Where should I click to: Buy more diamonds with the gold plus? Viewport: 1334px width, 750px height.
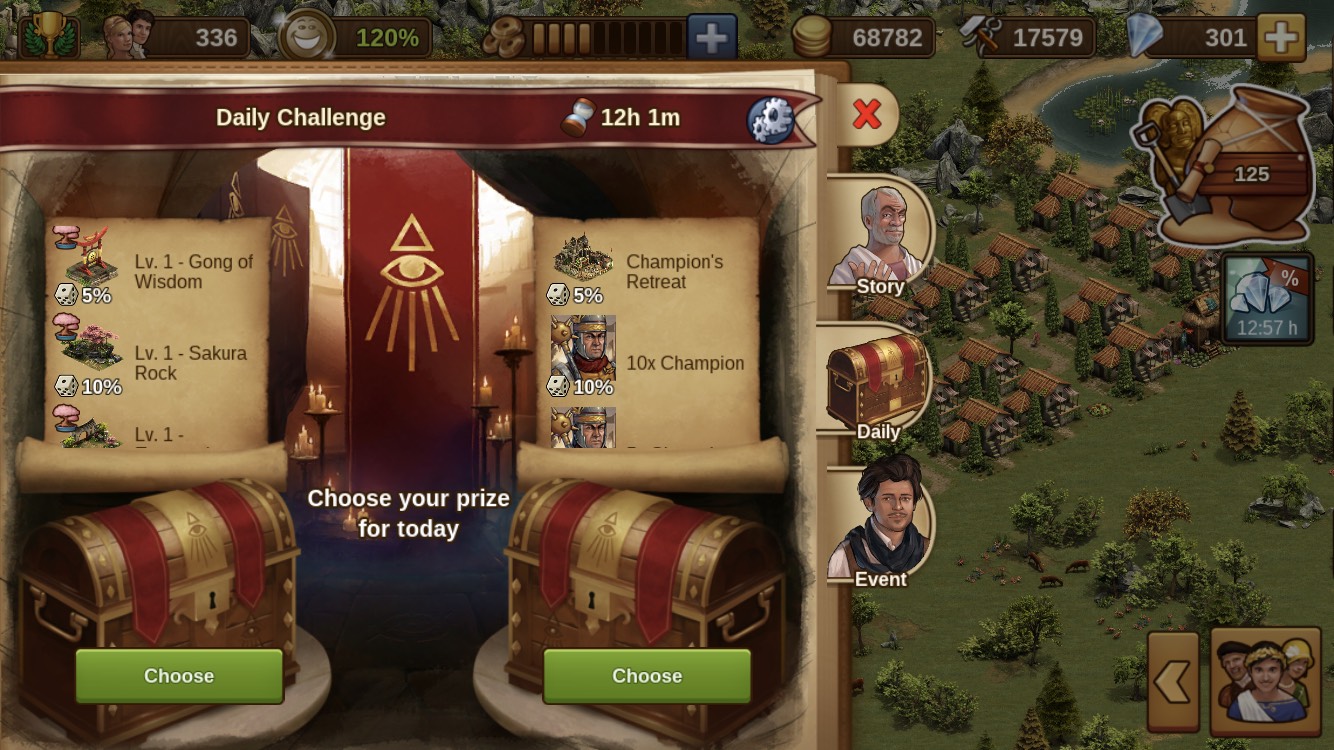[1281, 38]
